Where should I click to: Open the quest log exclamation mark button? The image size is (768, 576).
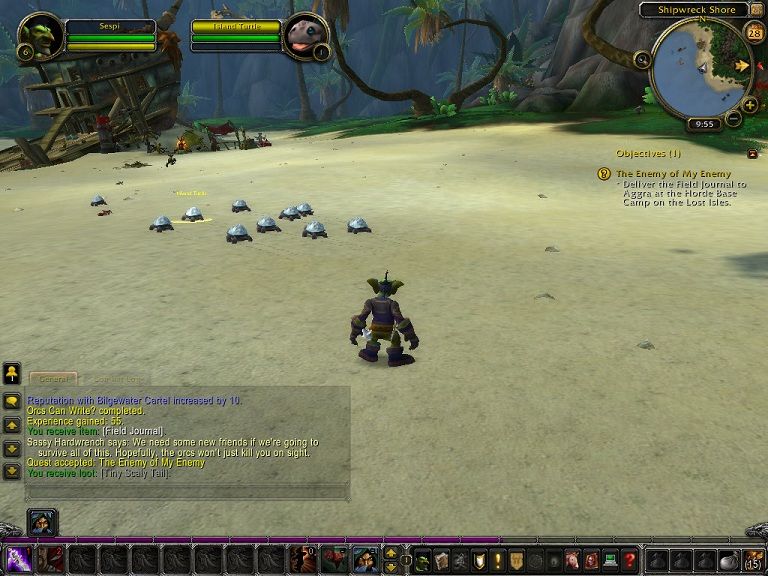(498, 560)
